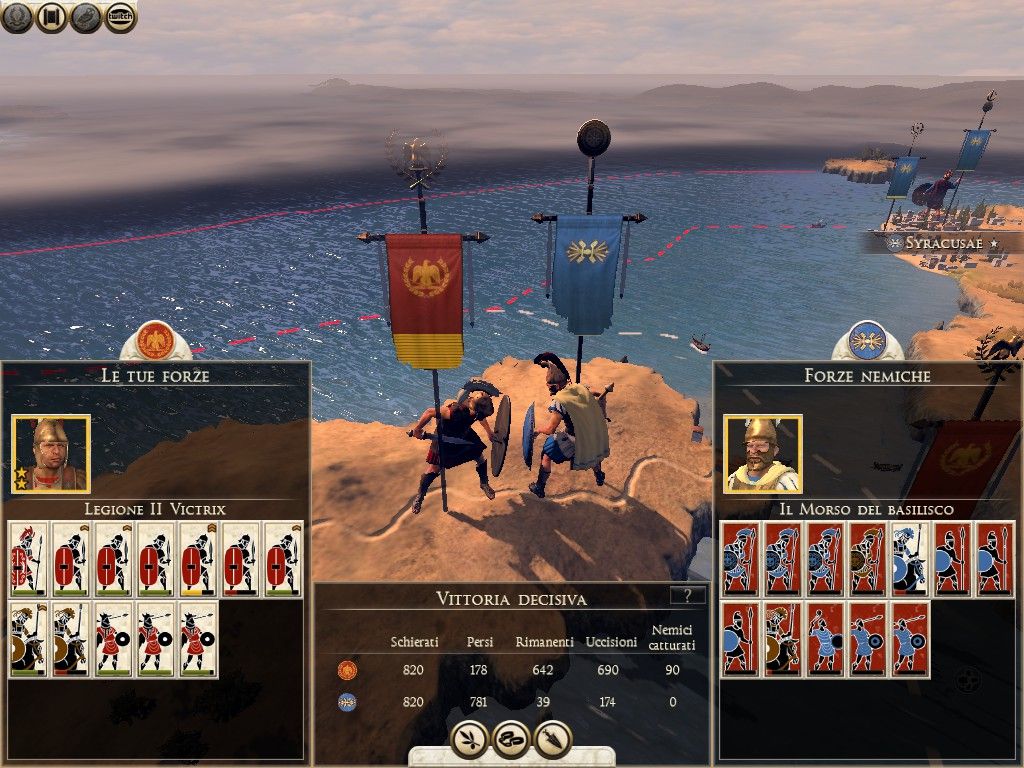Select the red-crested general's bodyguard unit card
The height and width of the screenshot is (768, 1024).
click(x=27, y=559)
